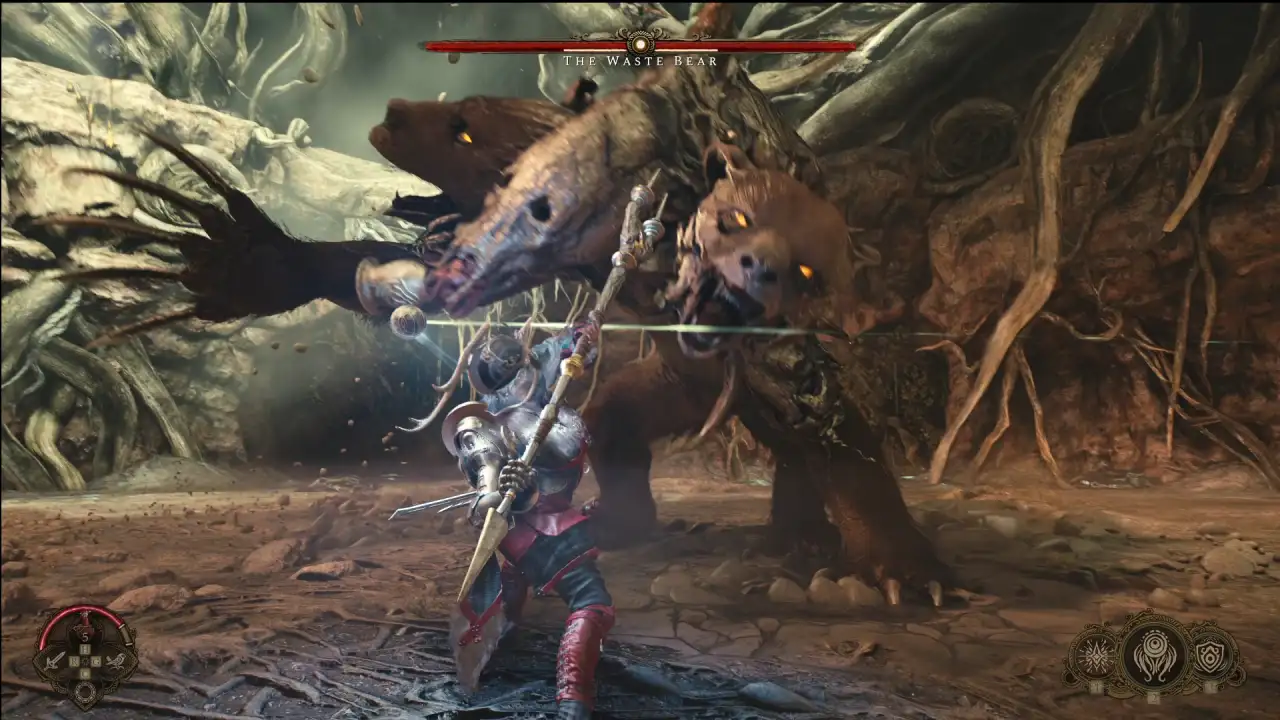
Task: Choose the bird companion slot
Action: pos(118,660)
